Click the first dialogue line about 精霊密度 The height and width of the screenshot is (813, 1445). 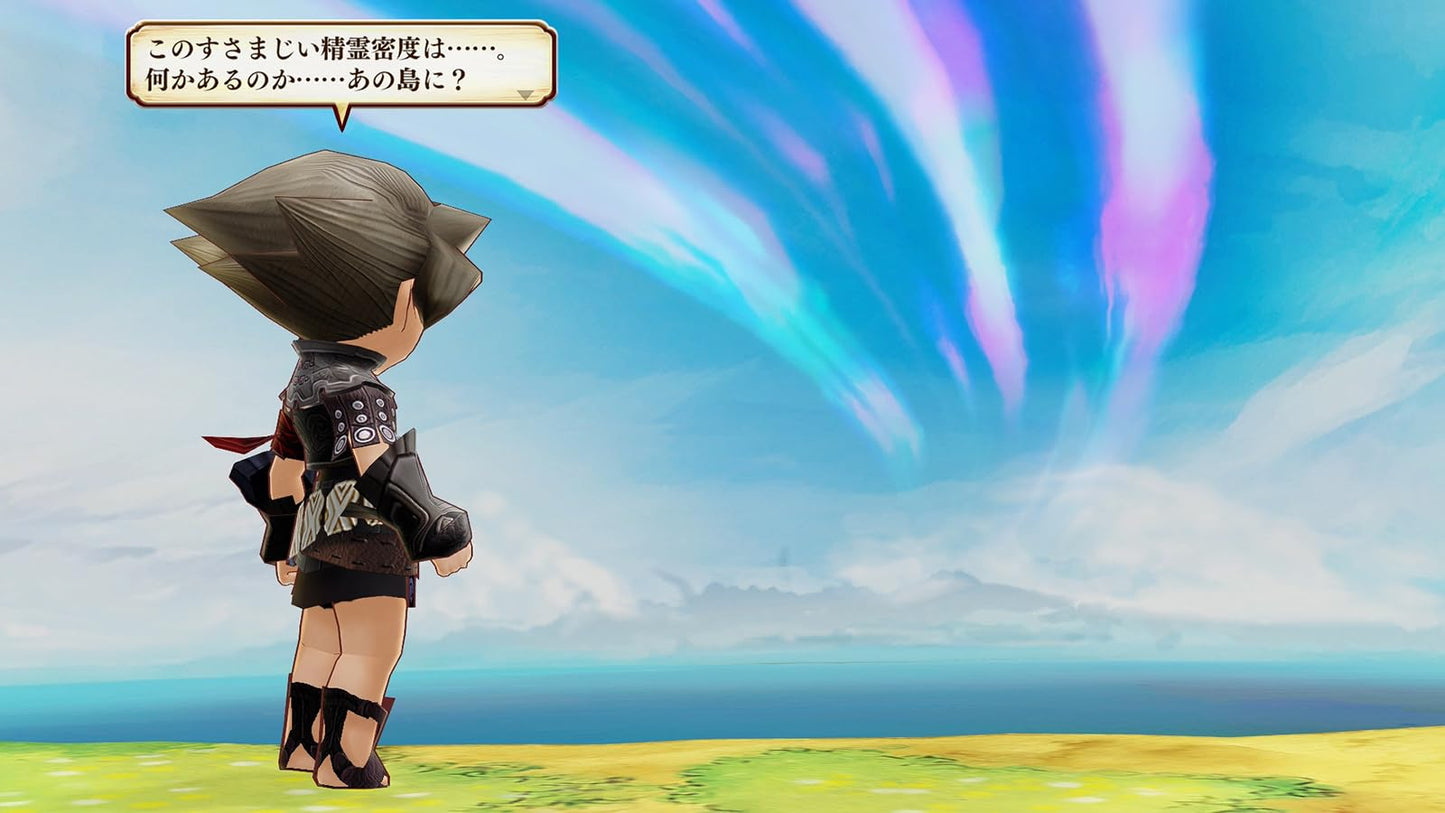pyautogui.click(x=330, y=45)
